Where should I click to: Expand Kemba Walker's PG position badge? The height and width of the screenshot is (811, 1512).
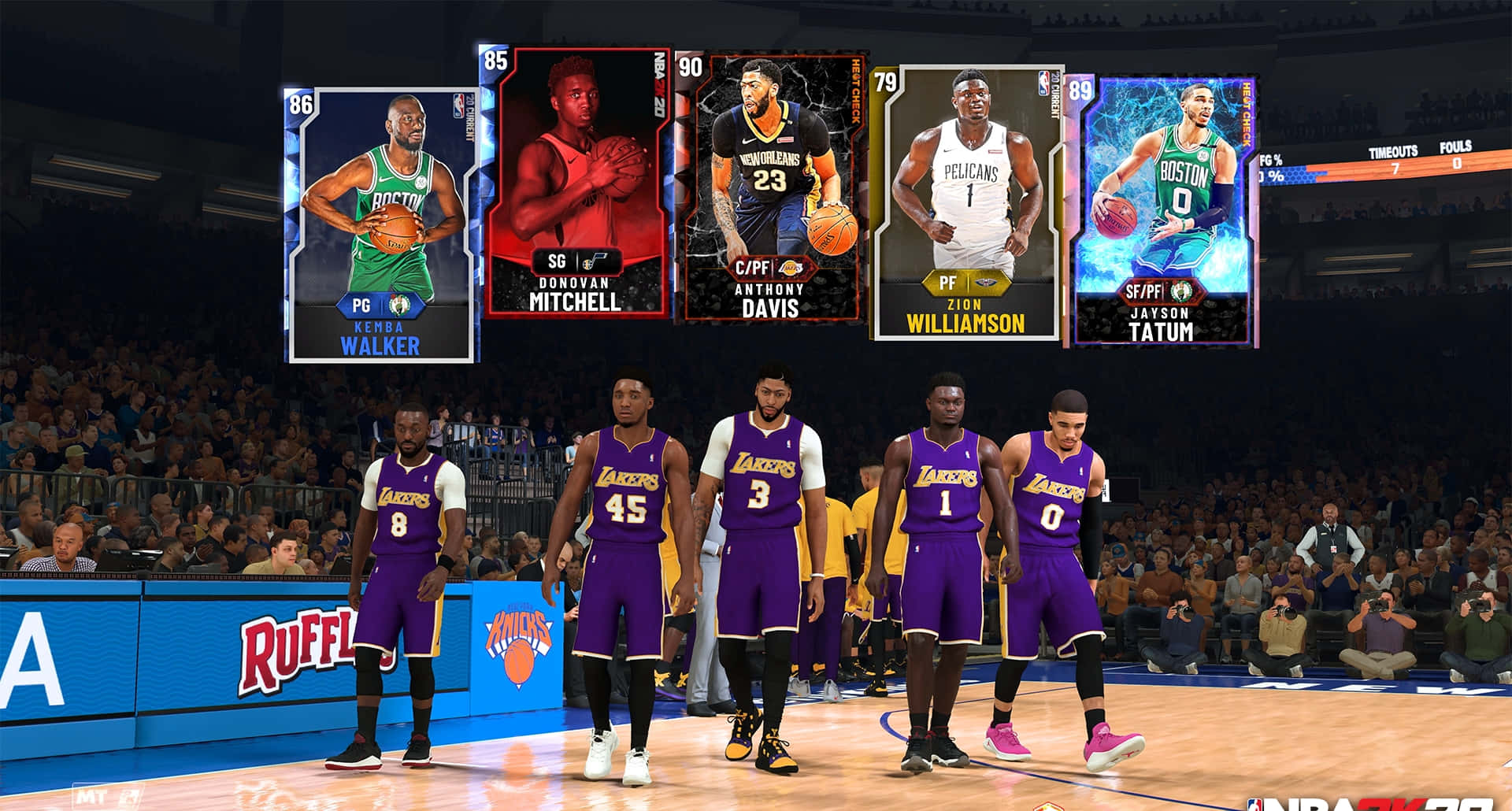coord(363,306)
